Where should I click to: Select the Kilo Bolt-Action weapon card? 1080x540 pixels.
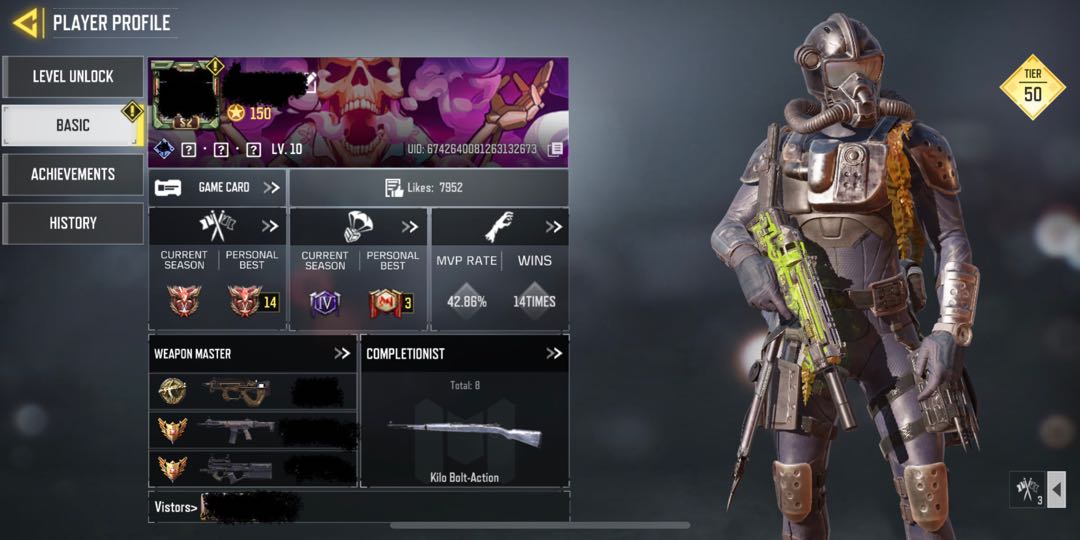464,435
